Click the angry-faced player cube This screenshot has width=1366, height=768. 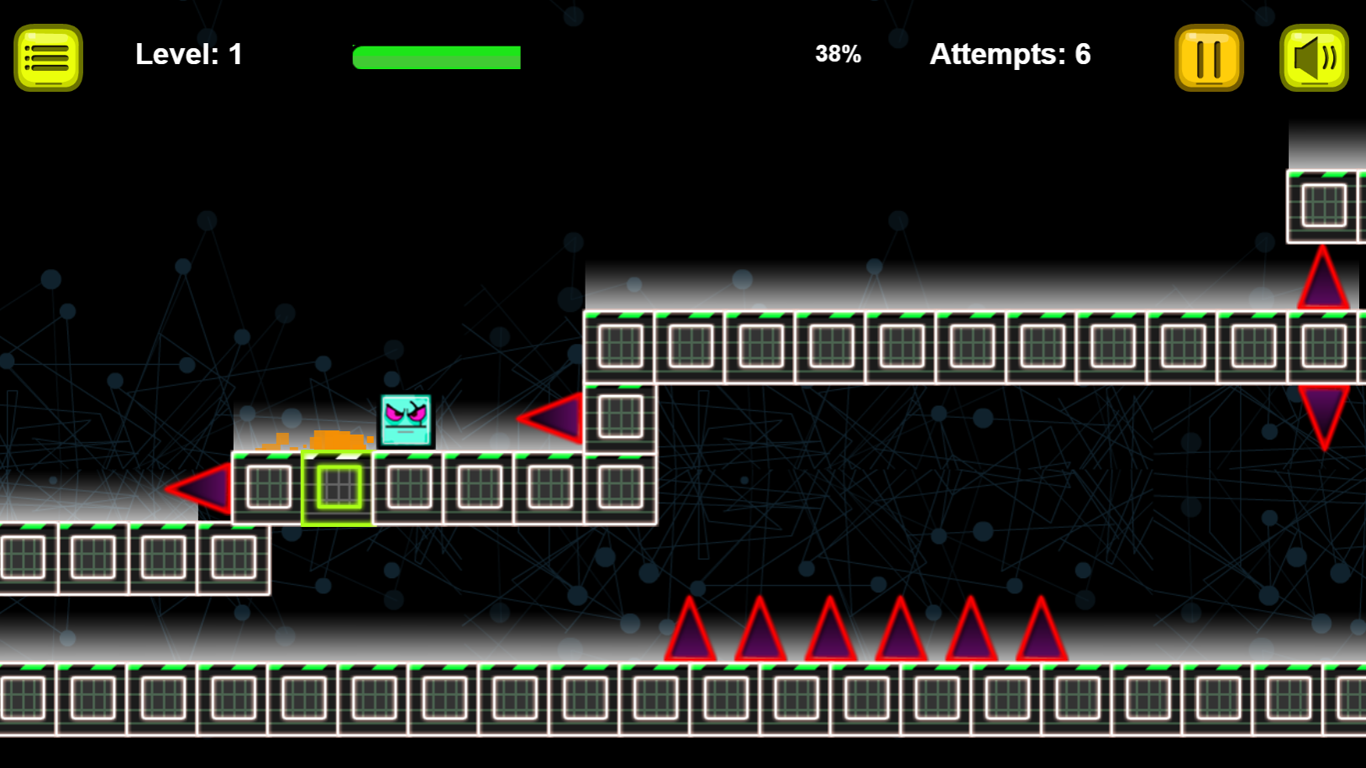pos(404,418)
